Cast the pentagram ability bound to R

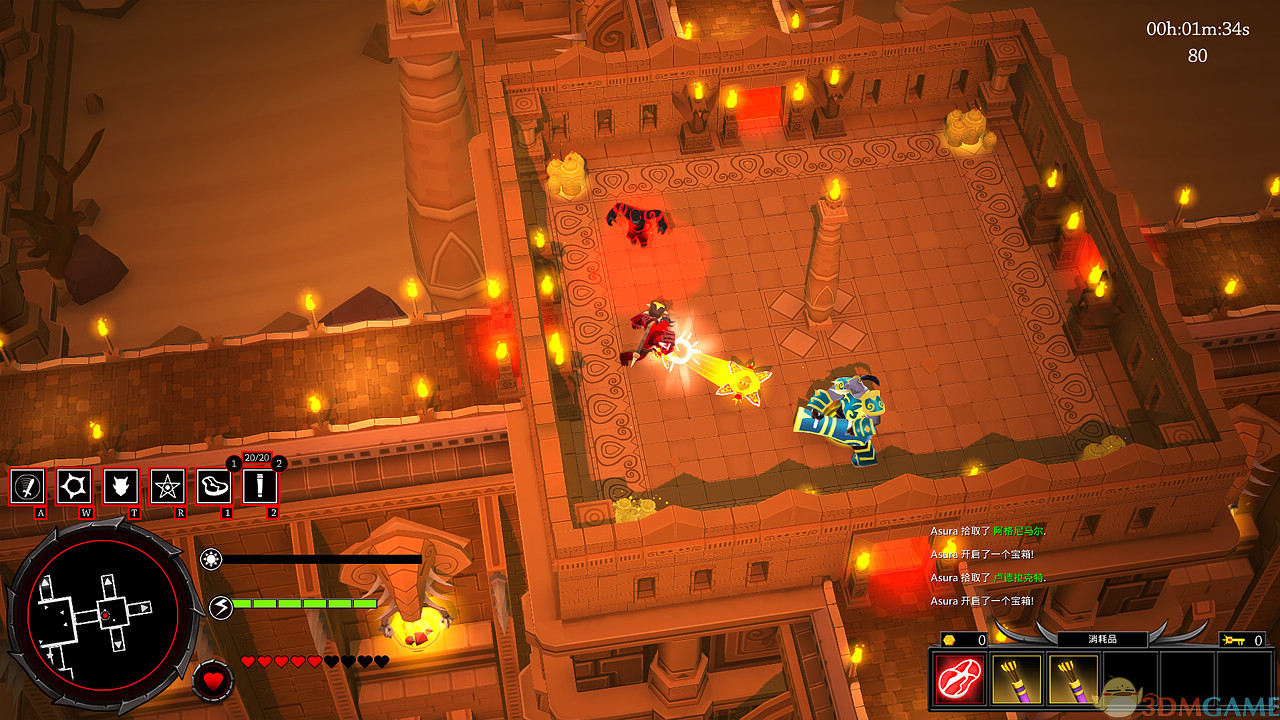167,487
